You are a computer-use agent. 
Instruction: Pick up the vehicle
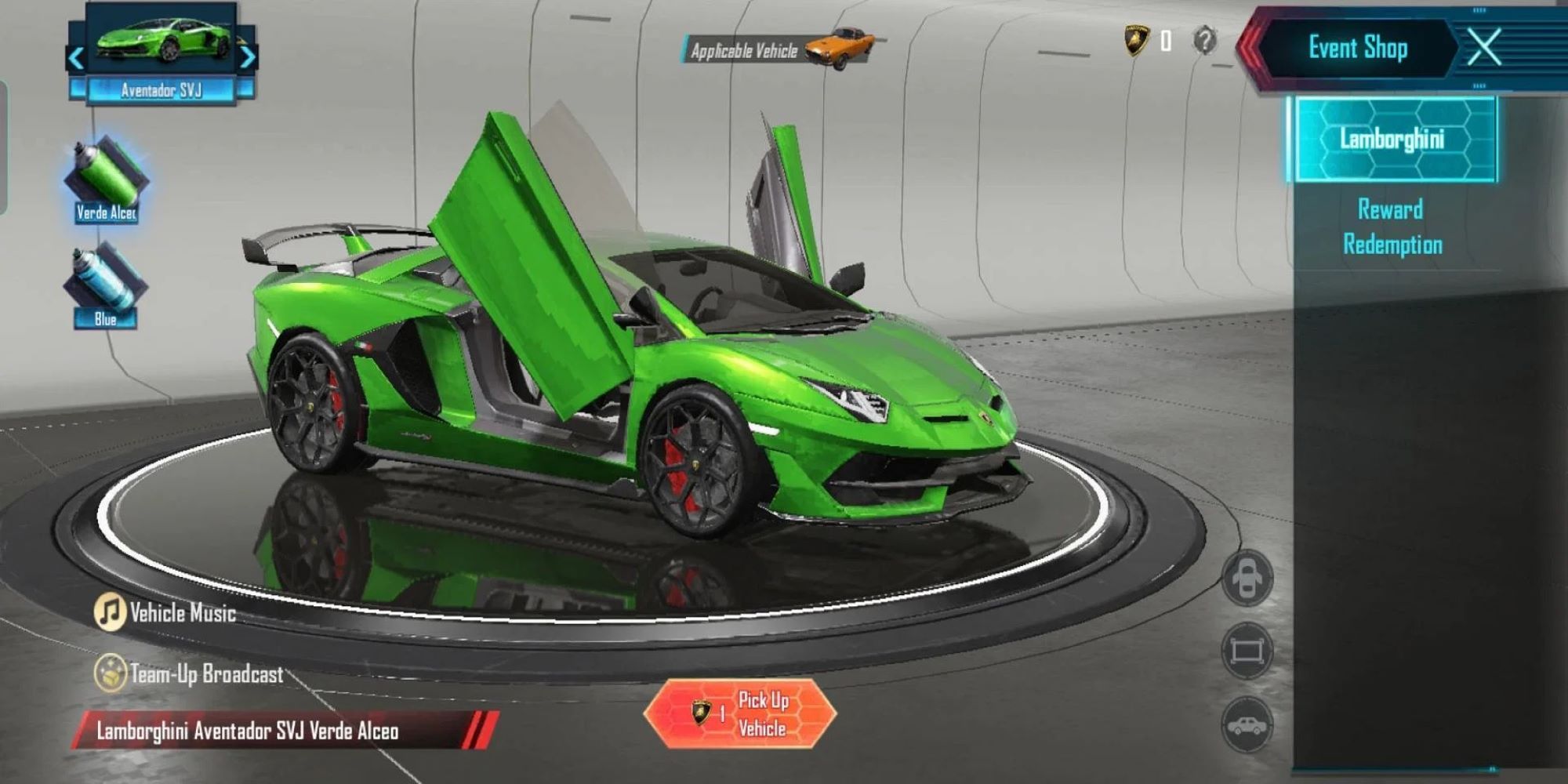(740, 713)
